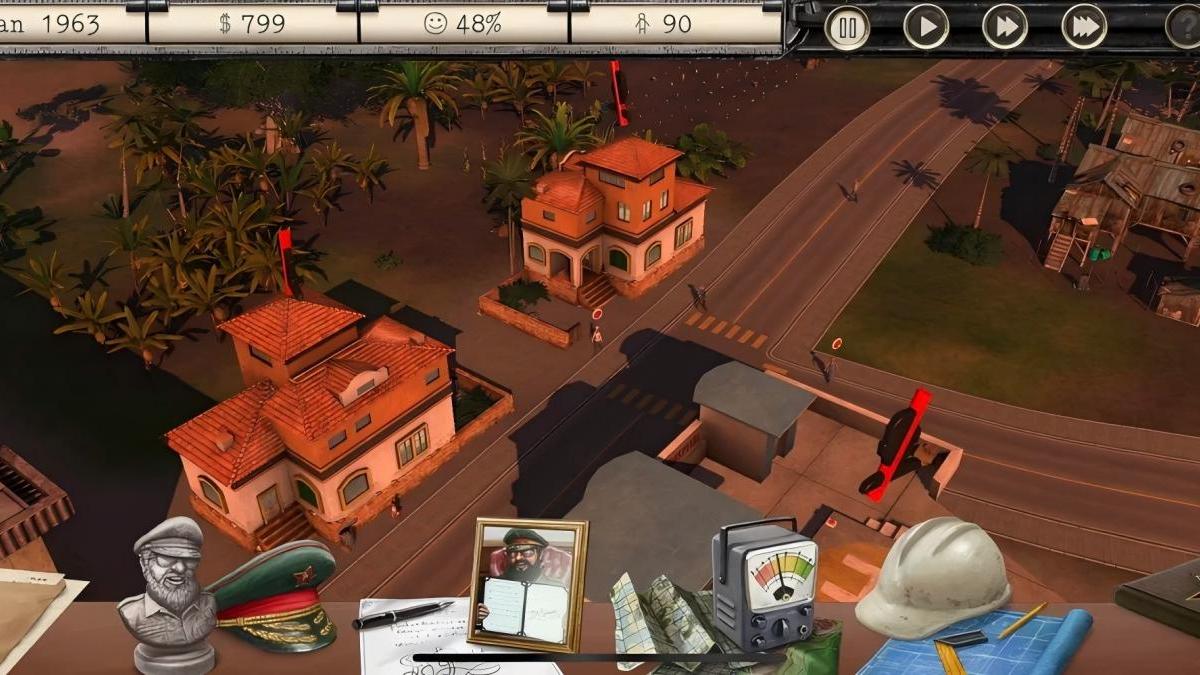Open the framed Presidente portrait

pyautogui.click(x=527, y=583)
